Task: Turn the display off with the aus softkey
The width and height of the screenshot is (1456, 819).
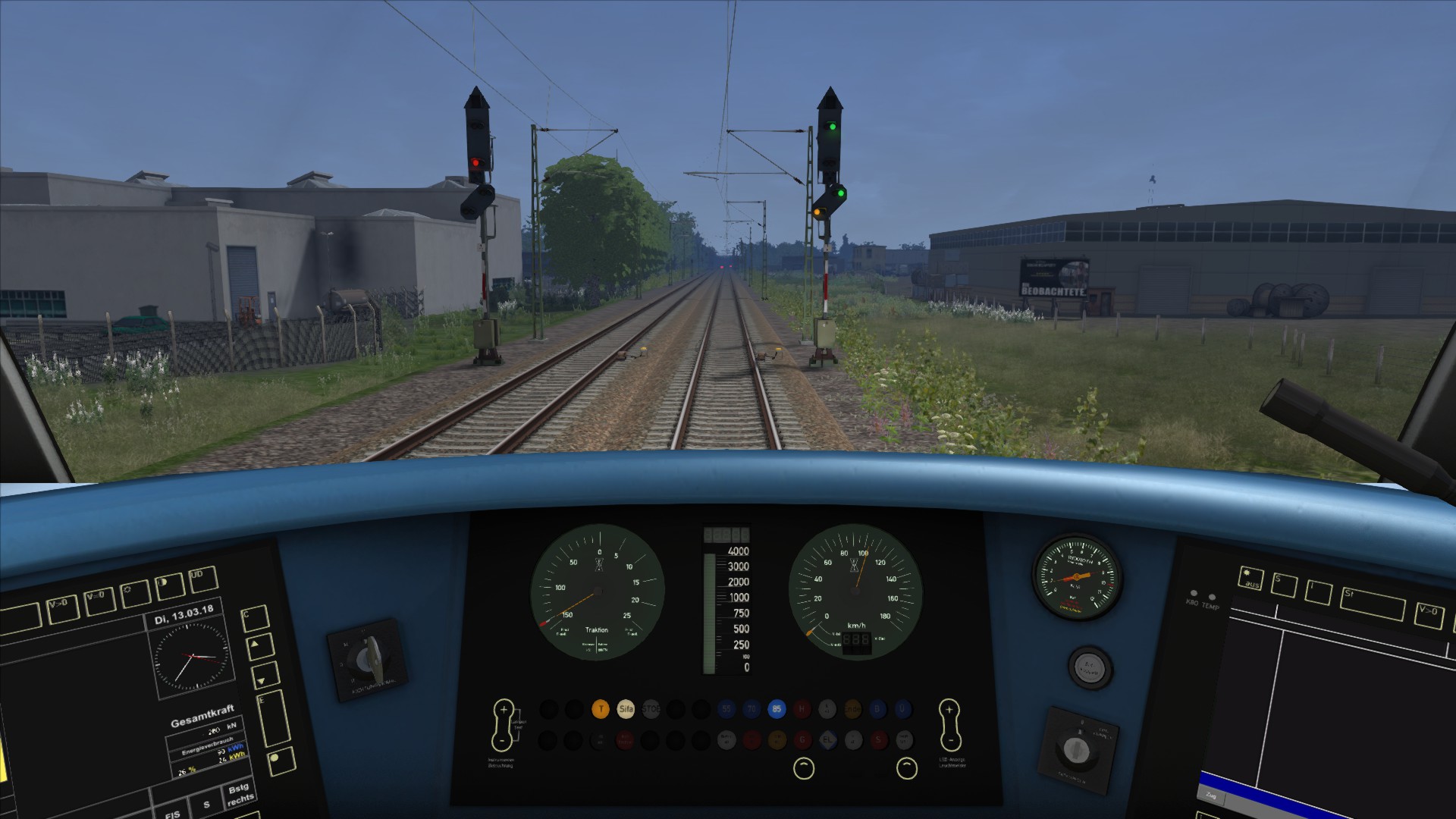Action: [1251, 579]
